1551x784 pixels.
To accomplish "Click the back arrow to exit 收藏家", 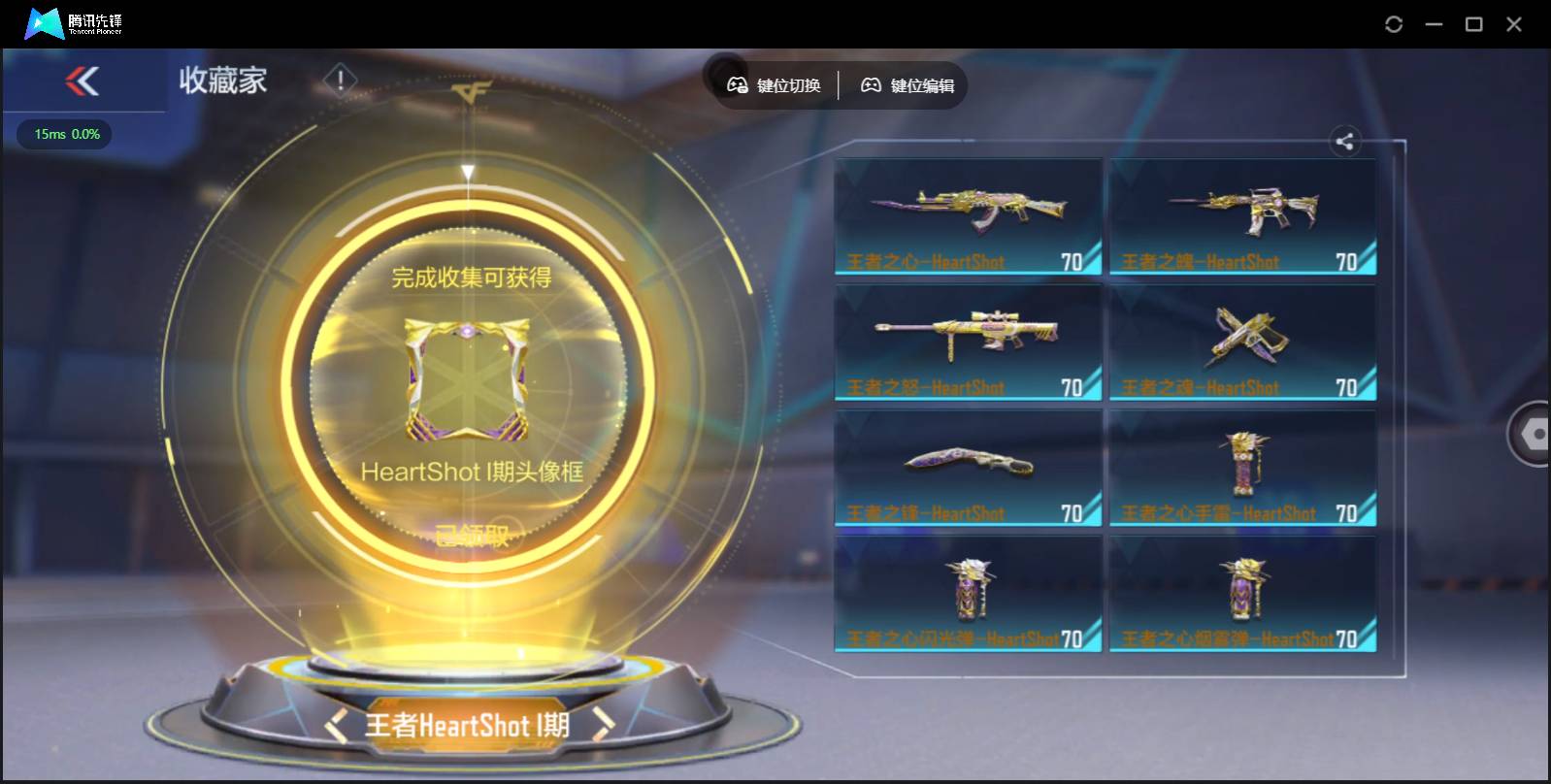I will tap(83, 82).
